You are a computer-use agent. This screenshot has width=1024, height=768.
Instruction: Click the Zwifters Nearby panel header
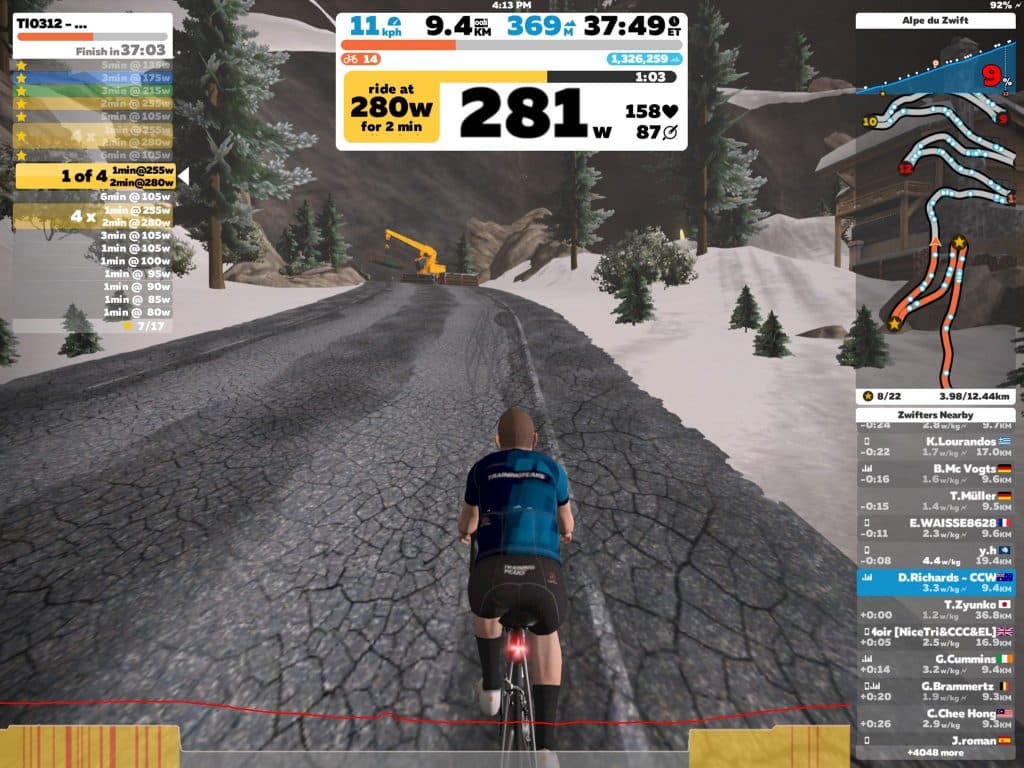(935, 415)
